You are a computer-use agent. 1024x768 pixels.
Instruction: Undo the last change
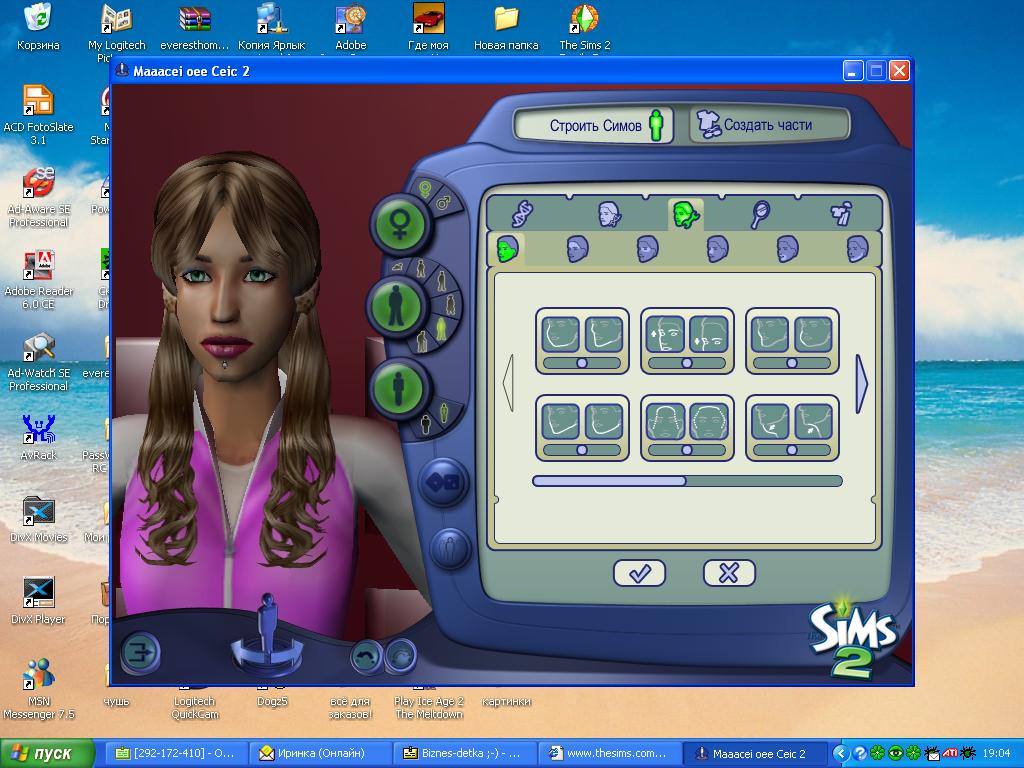point(367,656)
